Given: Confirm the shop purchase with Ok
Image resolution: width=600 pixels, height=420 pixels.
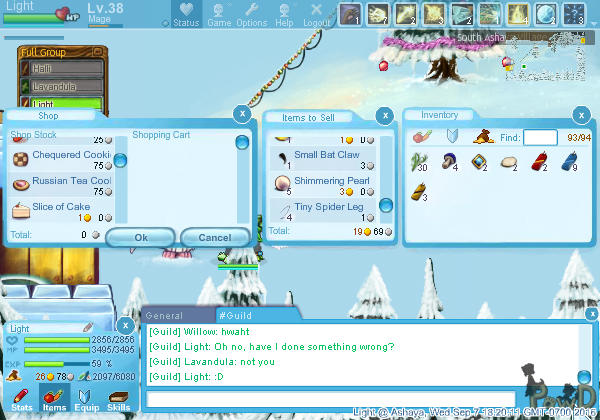Looking at the screenshot, I should (140, 237).
